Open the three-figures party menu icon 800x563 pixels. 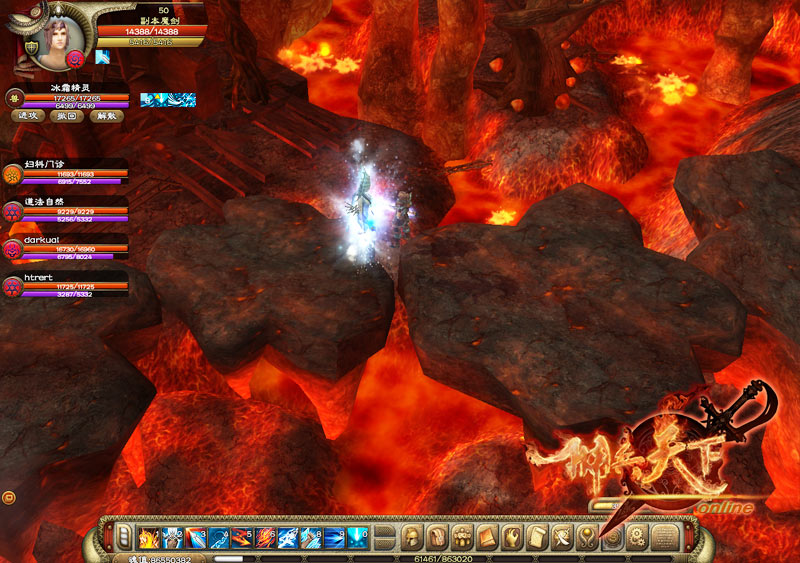(462, 537)
